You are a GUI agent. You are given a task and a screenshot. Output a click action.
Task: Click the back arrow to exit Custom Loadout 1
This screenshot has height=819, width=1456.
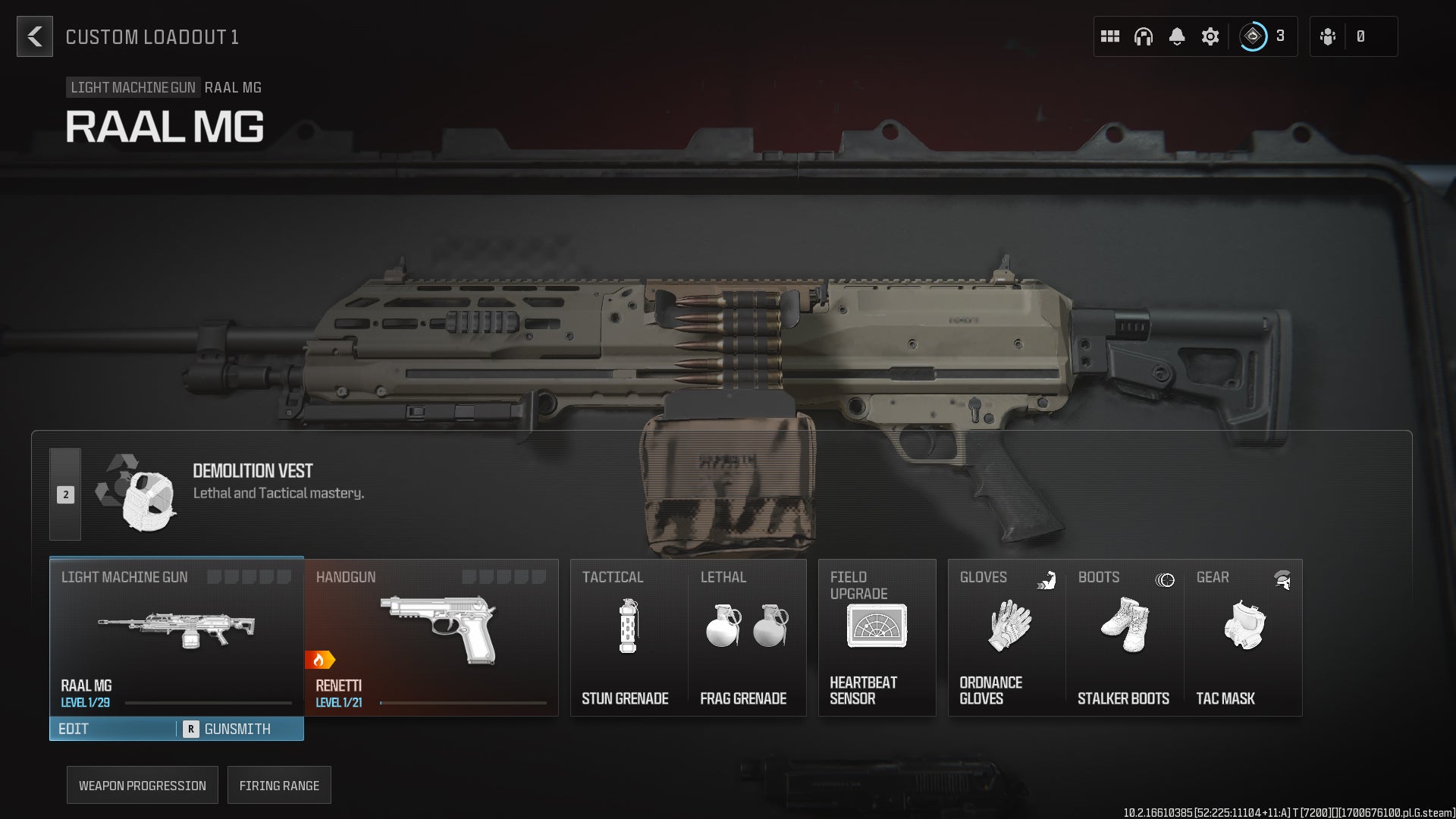(33, 36)
